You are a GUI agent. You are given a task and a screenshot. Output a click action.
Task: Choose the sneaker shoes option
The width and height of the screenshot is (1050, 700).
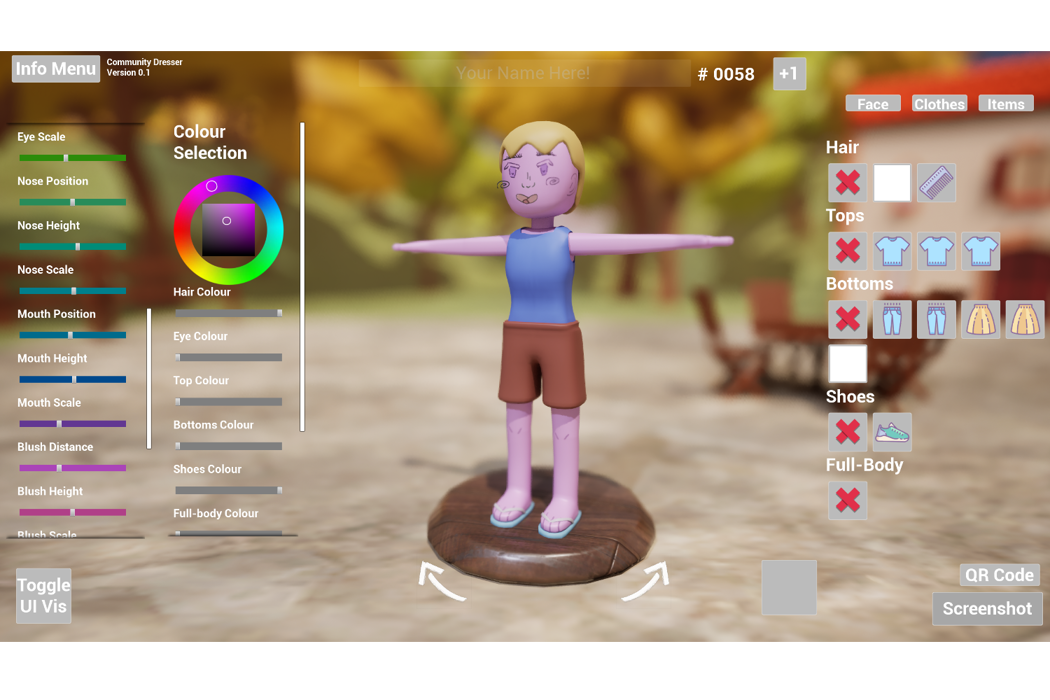(x=892, y=432)
